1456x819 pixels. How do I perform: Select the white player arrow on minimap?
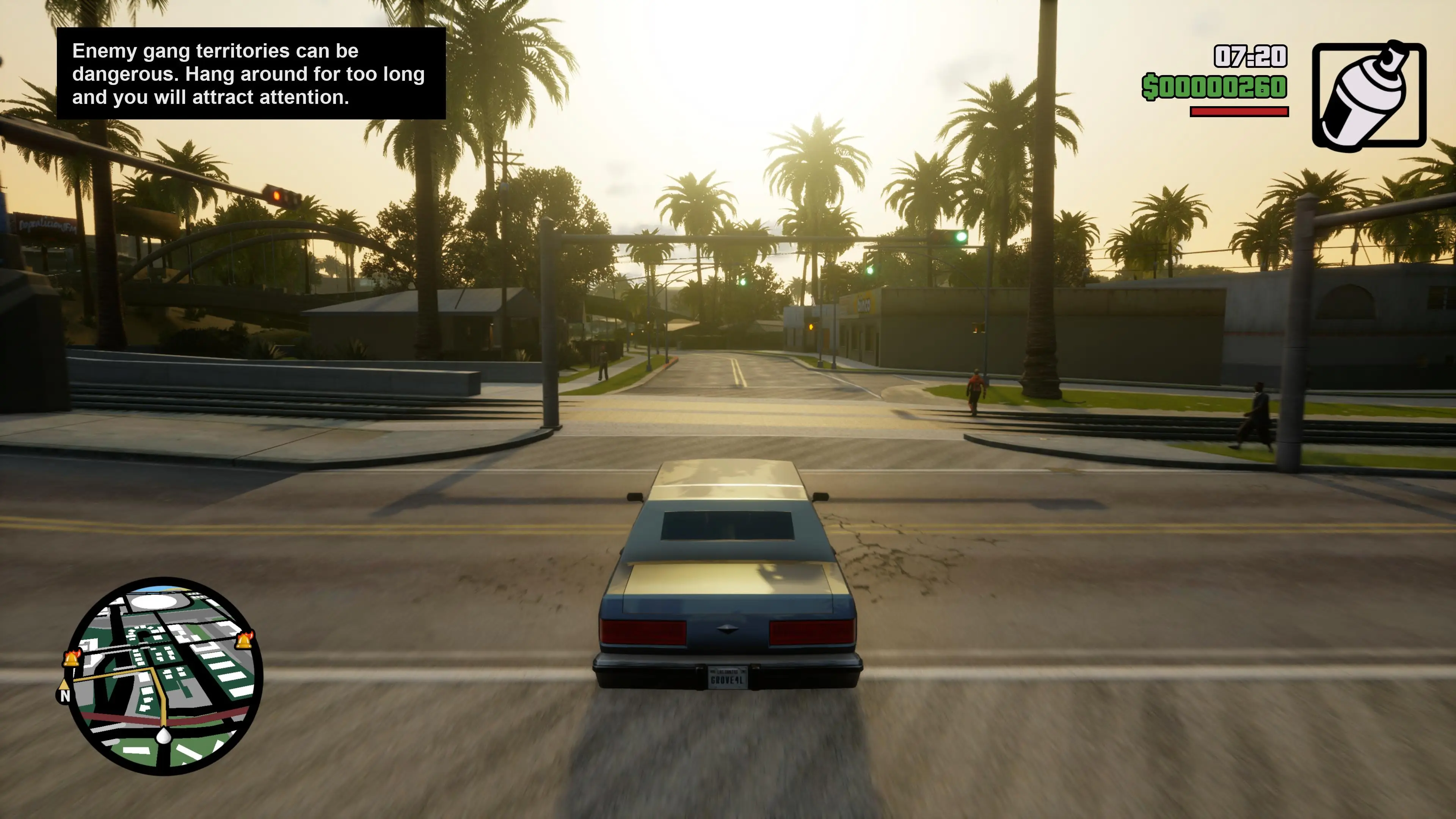click(x=163, y=735)
